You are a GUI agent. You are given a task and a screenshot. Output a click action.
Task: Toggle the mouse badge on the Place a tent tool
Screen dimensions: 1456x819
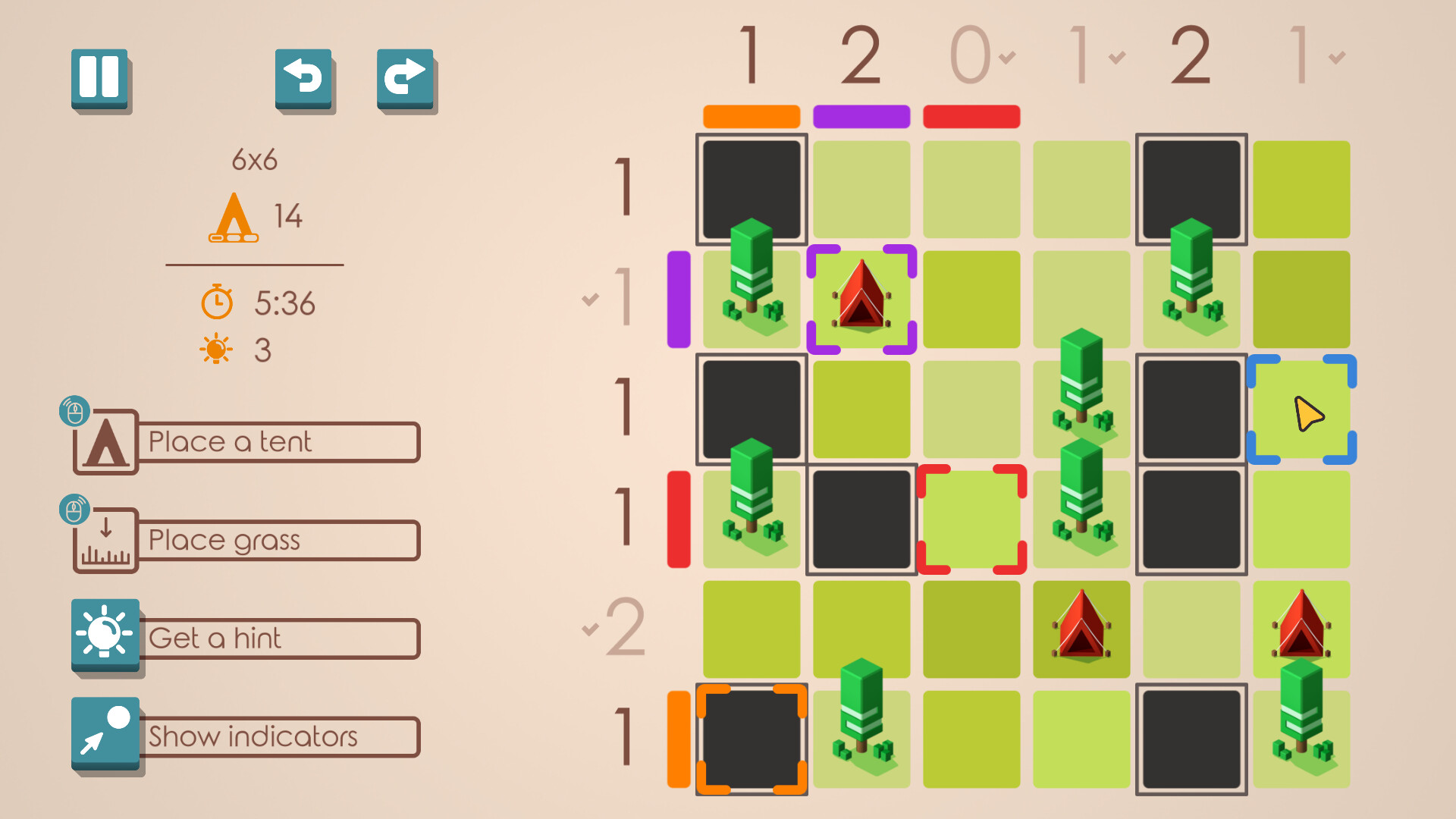click(74, 410)
